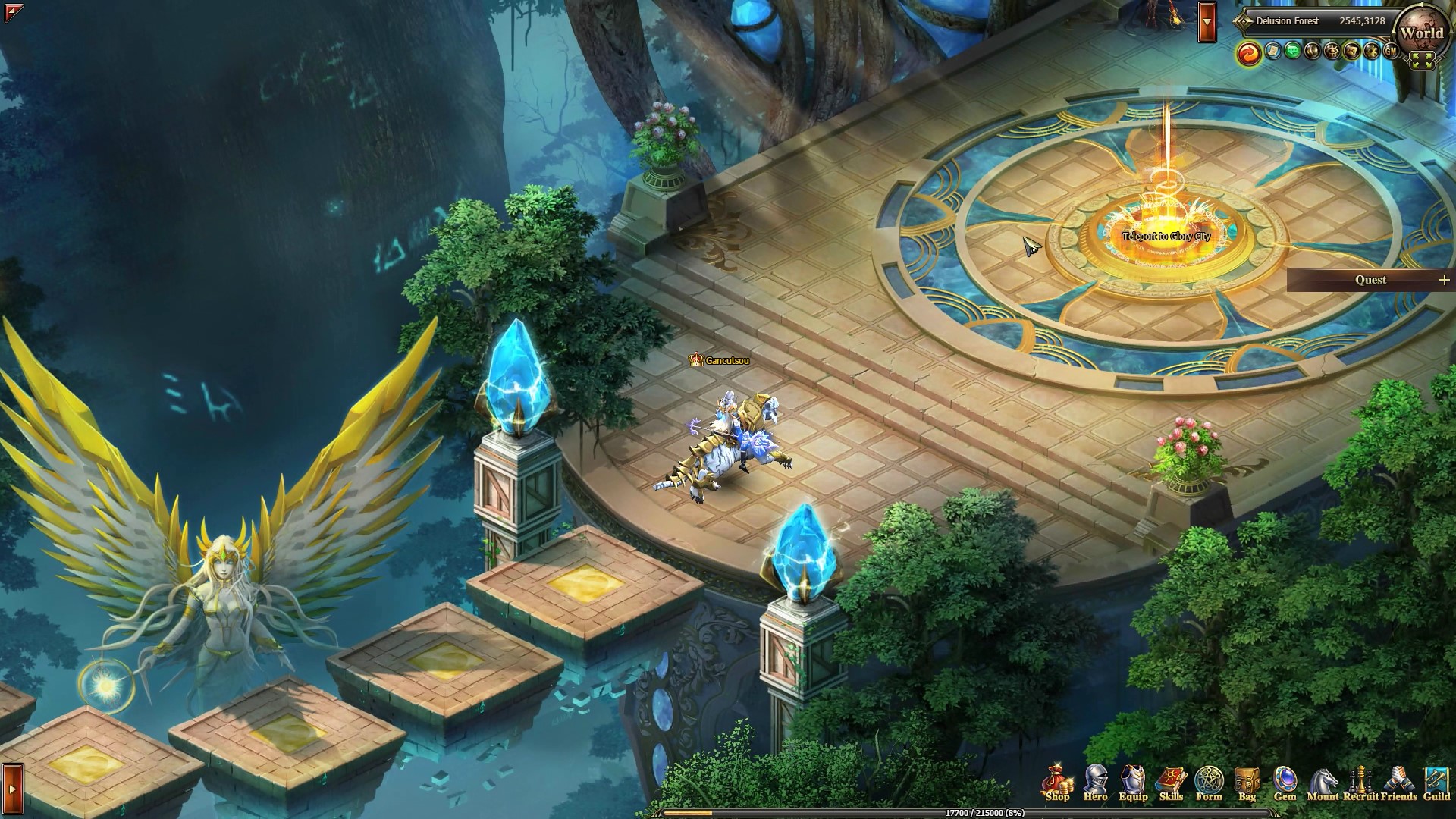Viewport: 1456px width, 819px height.
Task: Toggle the sound horn icon
Action: point(1313,53)
